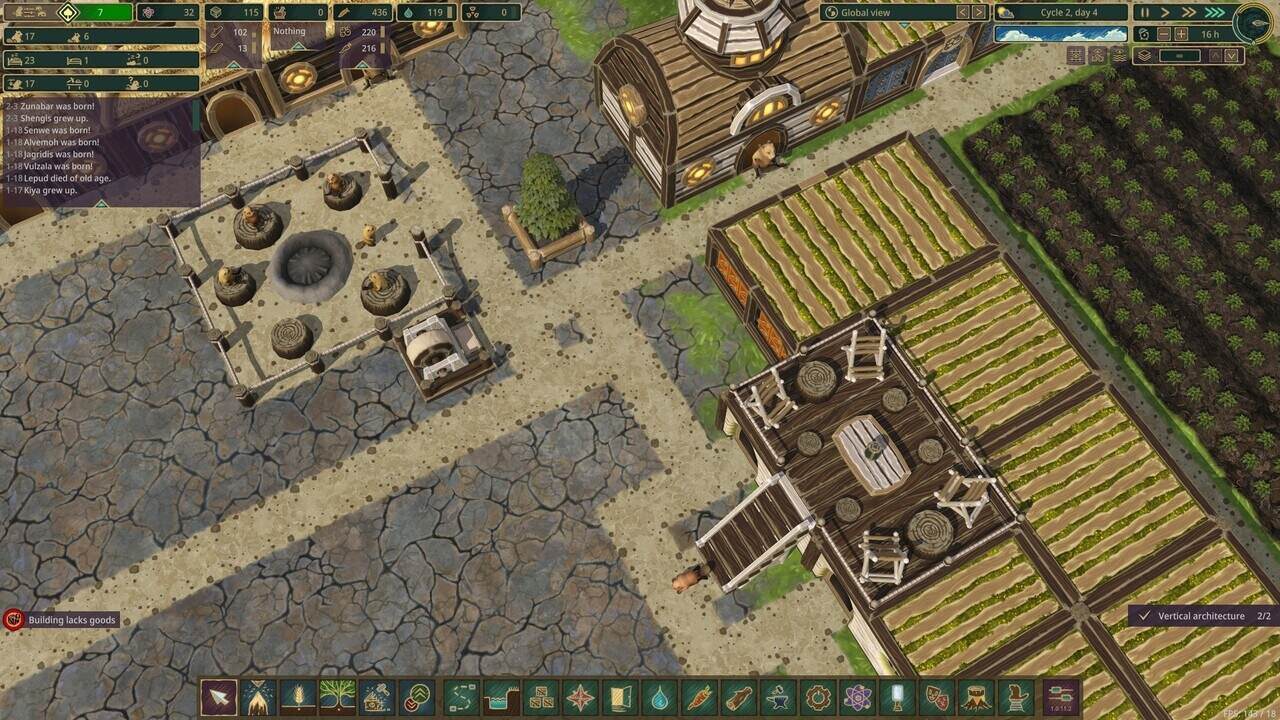Open the field planting wheat tool
Viewport: 1280px width, 720px height.
pyautogui.click(x=299, y=697)
